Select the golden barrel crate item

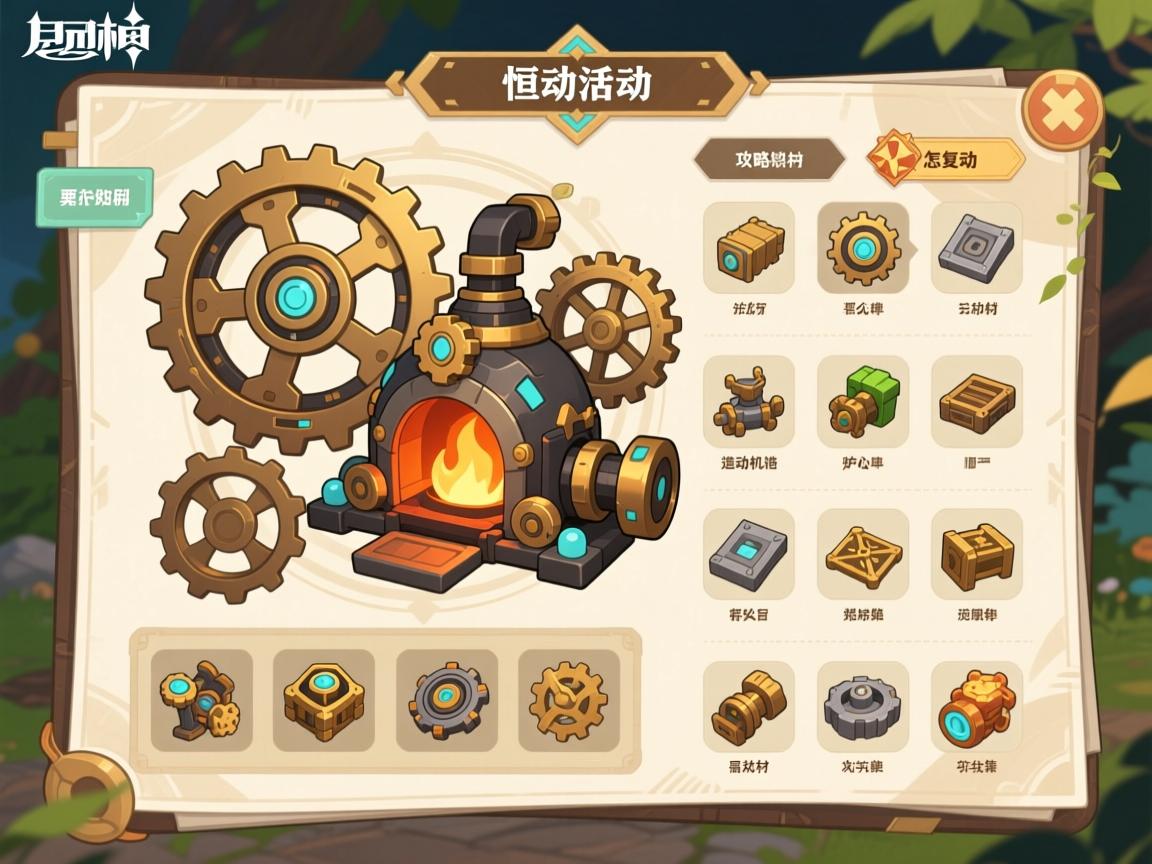pos(749,248)
